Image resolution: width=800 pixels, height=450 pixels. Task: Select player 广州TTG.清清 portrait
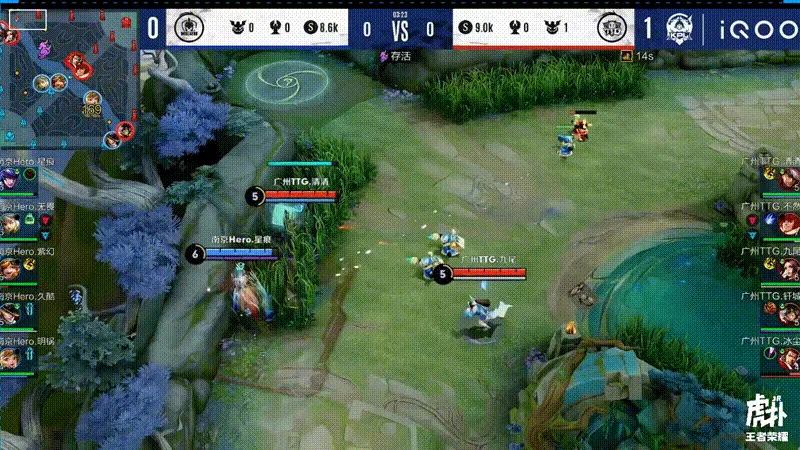tap(787, 180)
